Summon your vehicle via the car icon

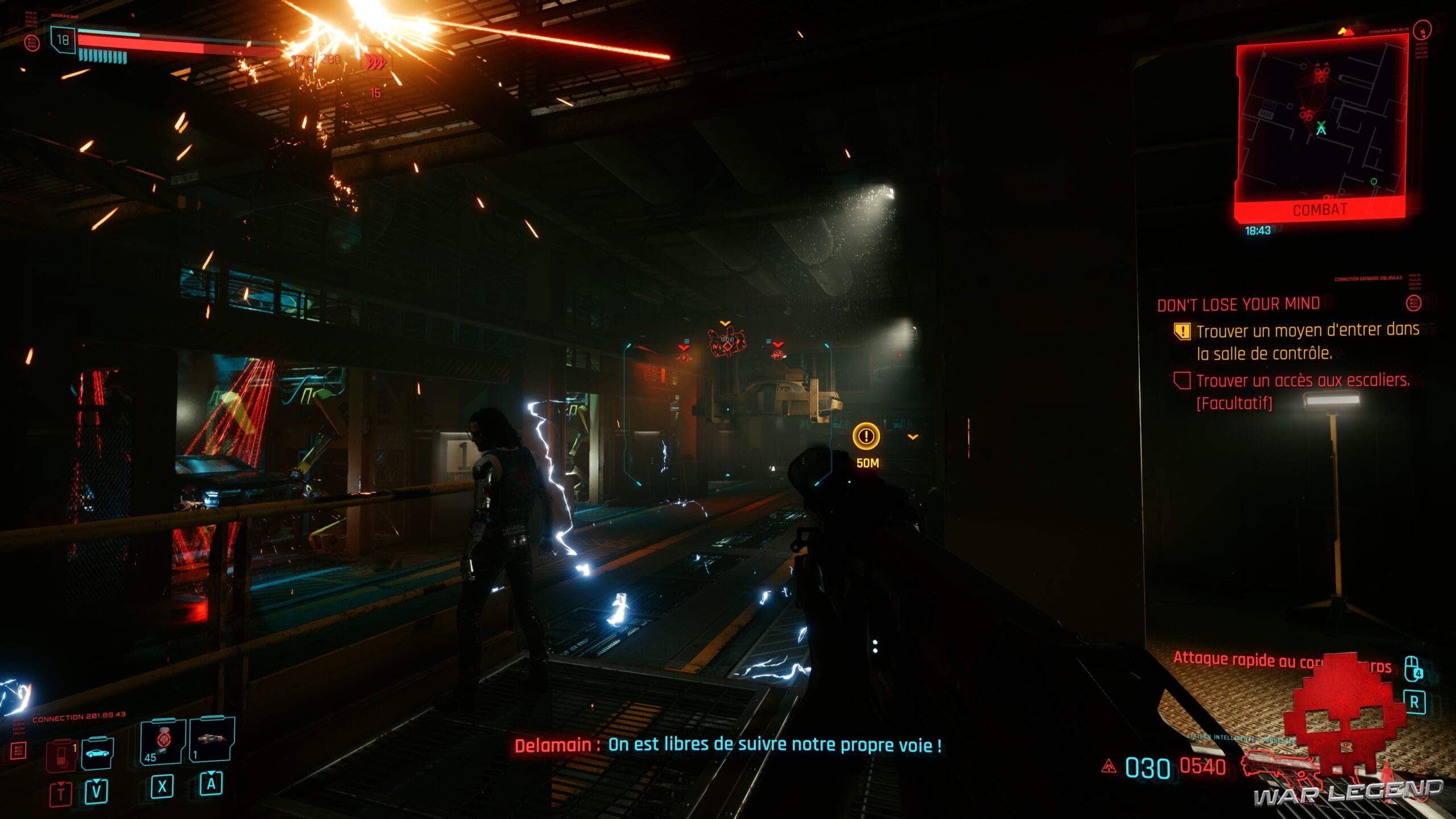[97, 755]
